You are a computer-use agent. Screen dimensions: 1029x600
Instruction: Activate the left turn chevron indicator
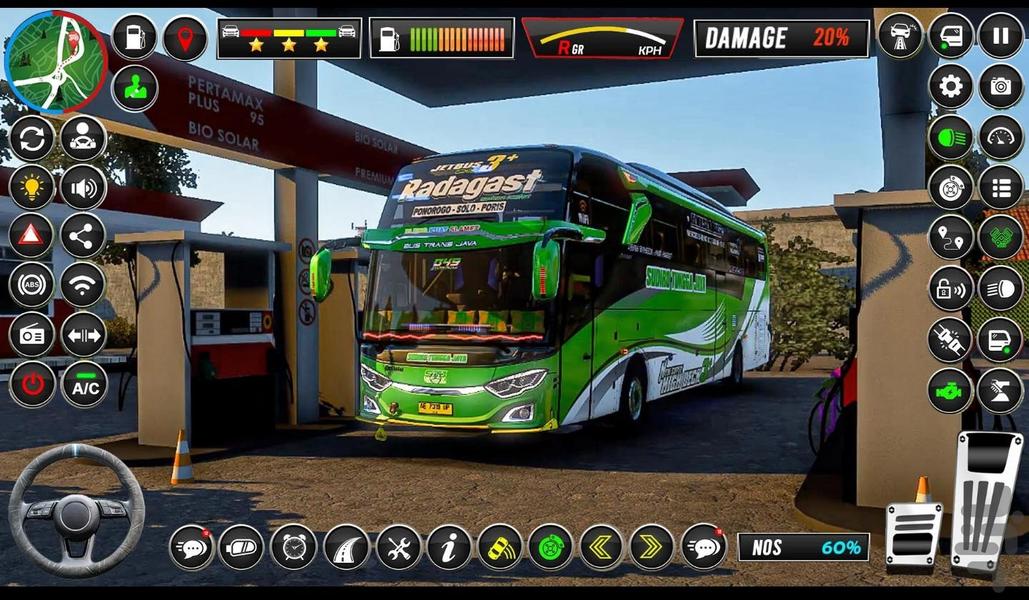tap(601, 547)
